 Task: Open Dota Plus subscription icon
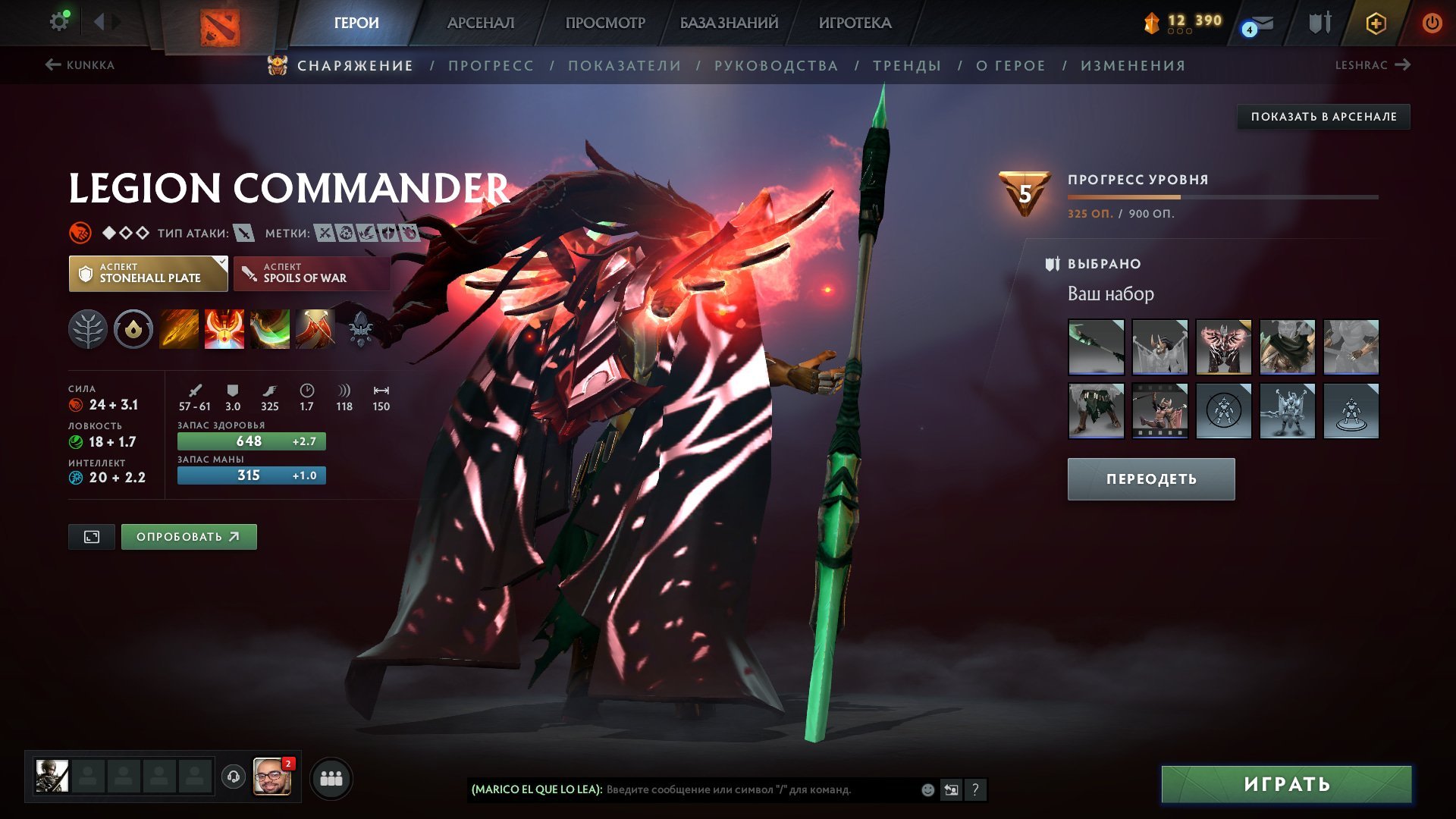[1375, 23]
